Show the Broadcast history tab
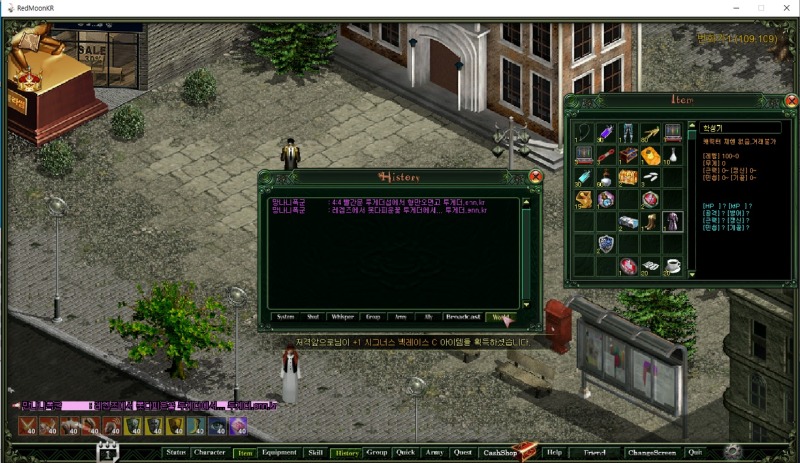Screen dimensions: 800x463 (462, 317)
